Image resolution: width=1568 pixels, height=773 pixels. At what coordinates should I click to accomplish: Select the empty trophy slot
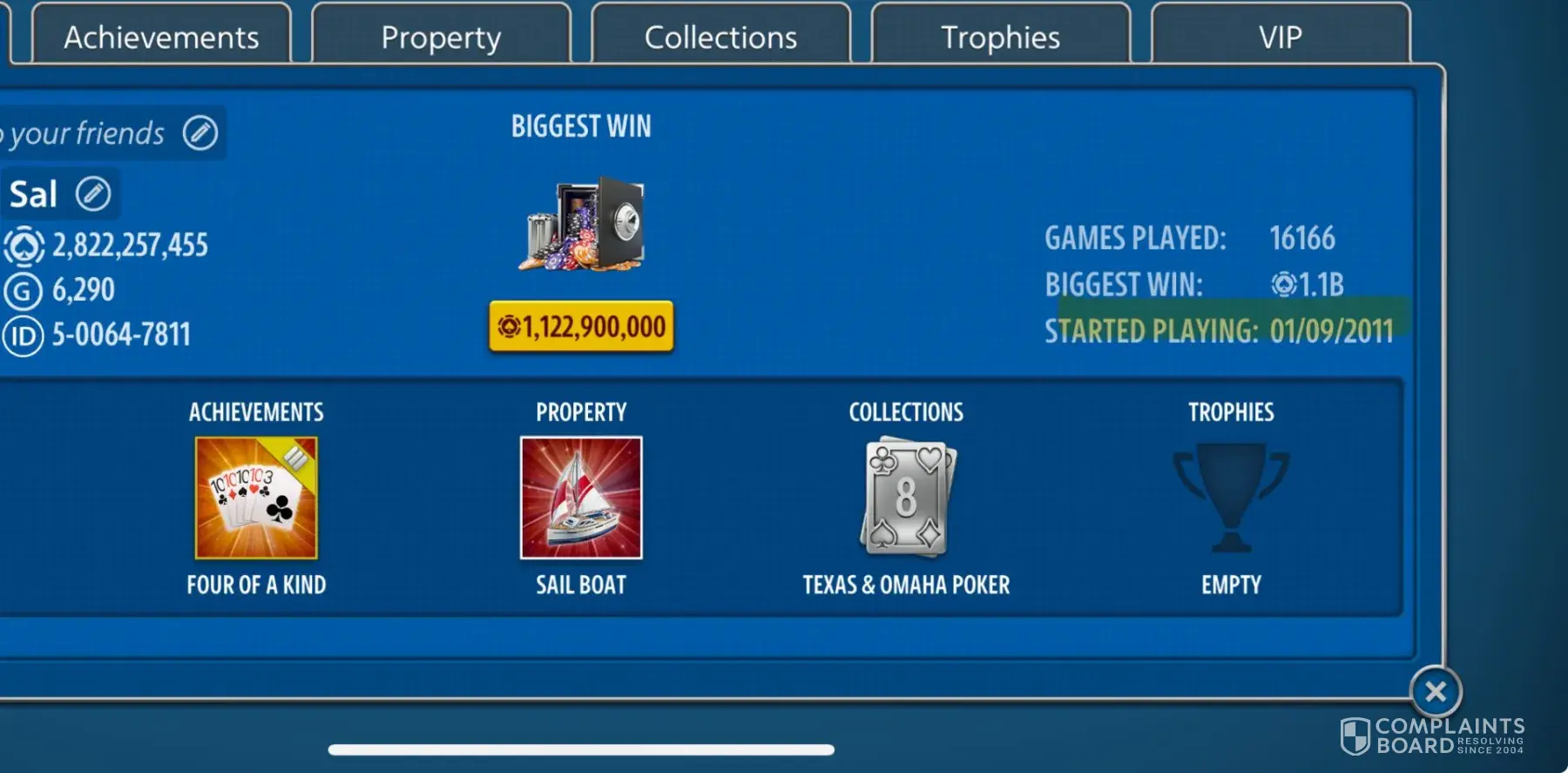point(1231,498)
